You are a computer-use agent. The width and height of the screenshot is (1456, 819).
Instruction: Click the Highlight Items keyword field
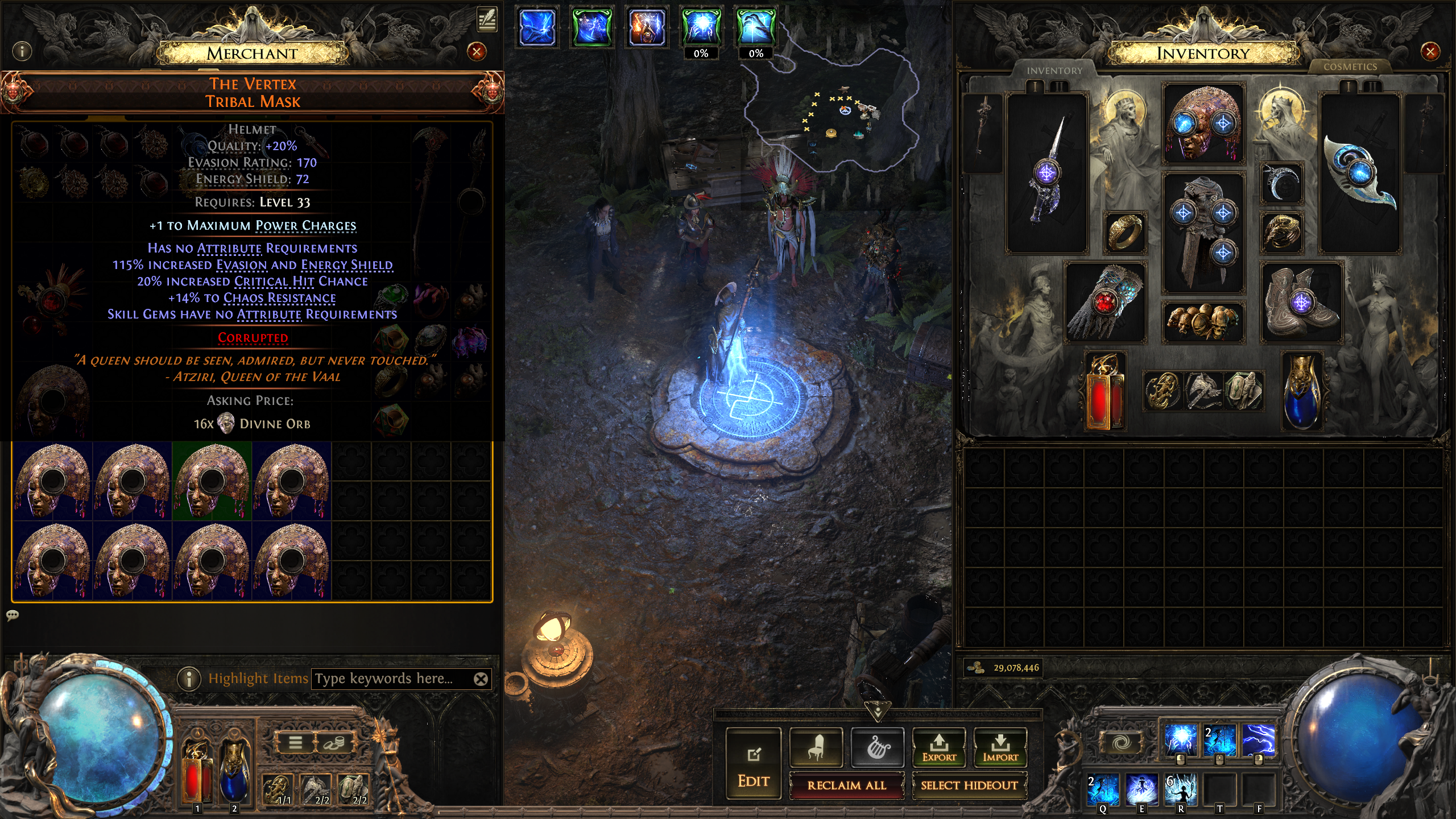(x=392, y=679)
